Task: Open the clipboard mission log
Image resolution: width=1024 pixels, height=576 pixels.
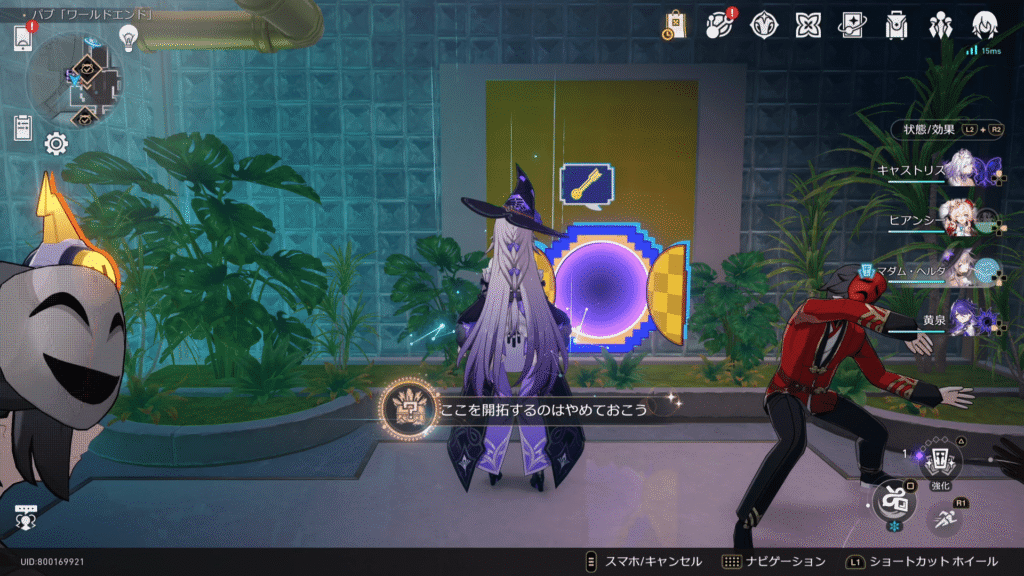Action: pyautogui.click(x=23, y=128)
